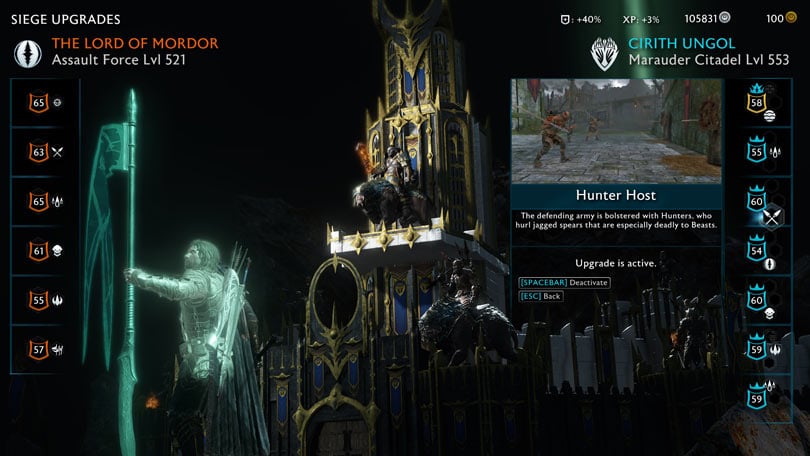Image resolution: width=810 pixels, height=456 pixels.
Task: Choose the assault level 61 skull upgrade slot
Action: (x=45, y=250)
